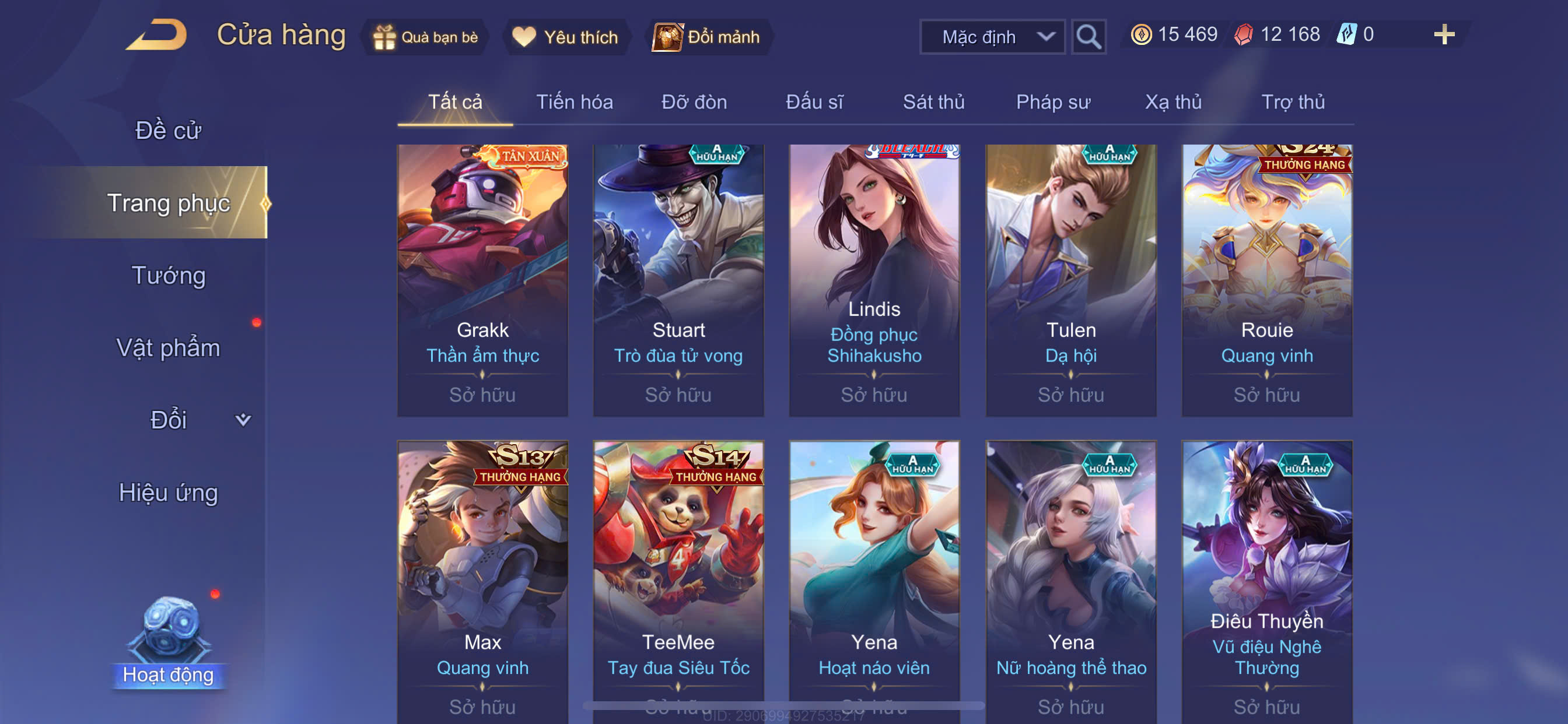Open the Đề cử shop section
The height and width of the screenshot is (724, 1568).
point(168,131)
